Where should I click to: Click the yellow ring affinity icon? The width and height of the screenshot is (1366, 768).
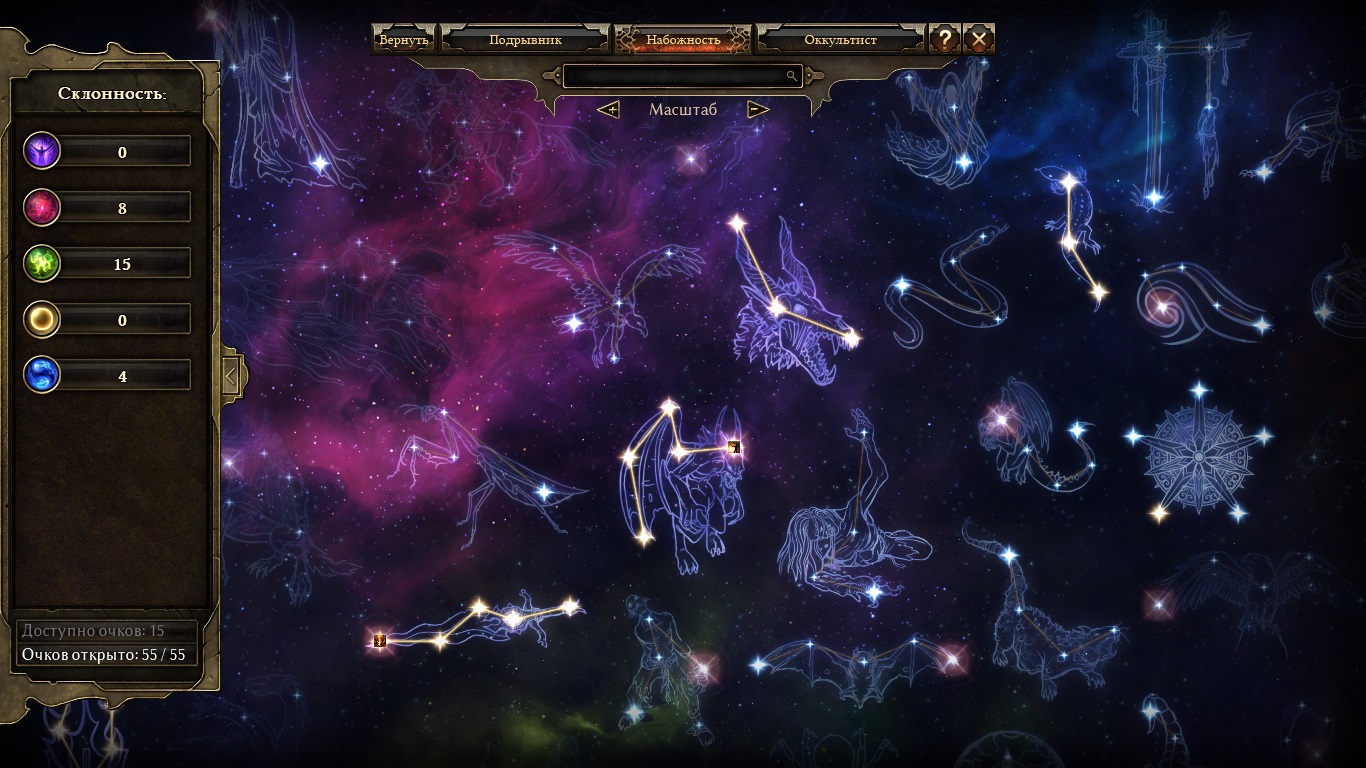point(43,320)
